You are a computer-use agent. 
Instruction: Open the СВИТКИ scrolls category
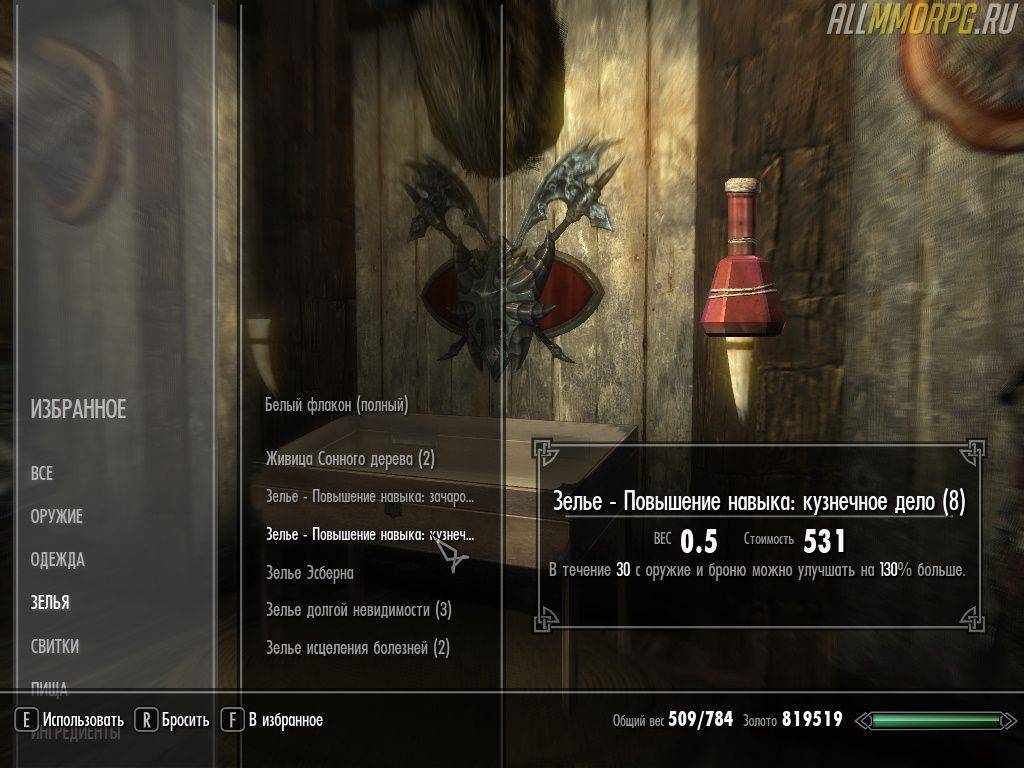click(x=55, y=647)
